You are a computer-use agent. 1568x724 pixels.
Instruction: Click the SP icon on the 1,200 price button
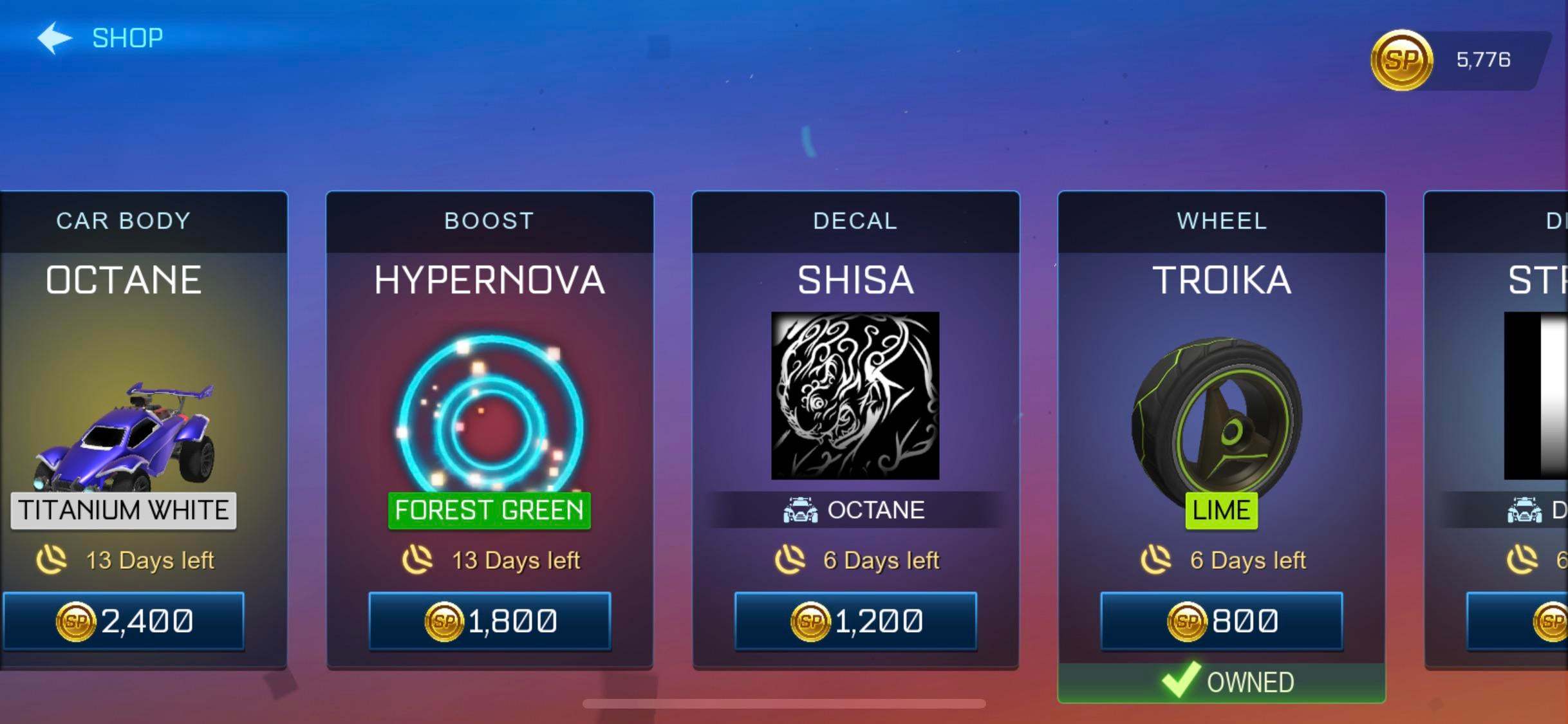[811, 621]
